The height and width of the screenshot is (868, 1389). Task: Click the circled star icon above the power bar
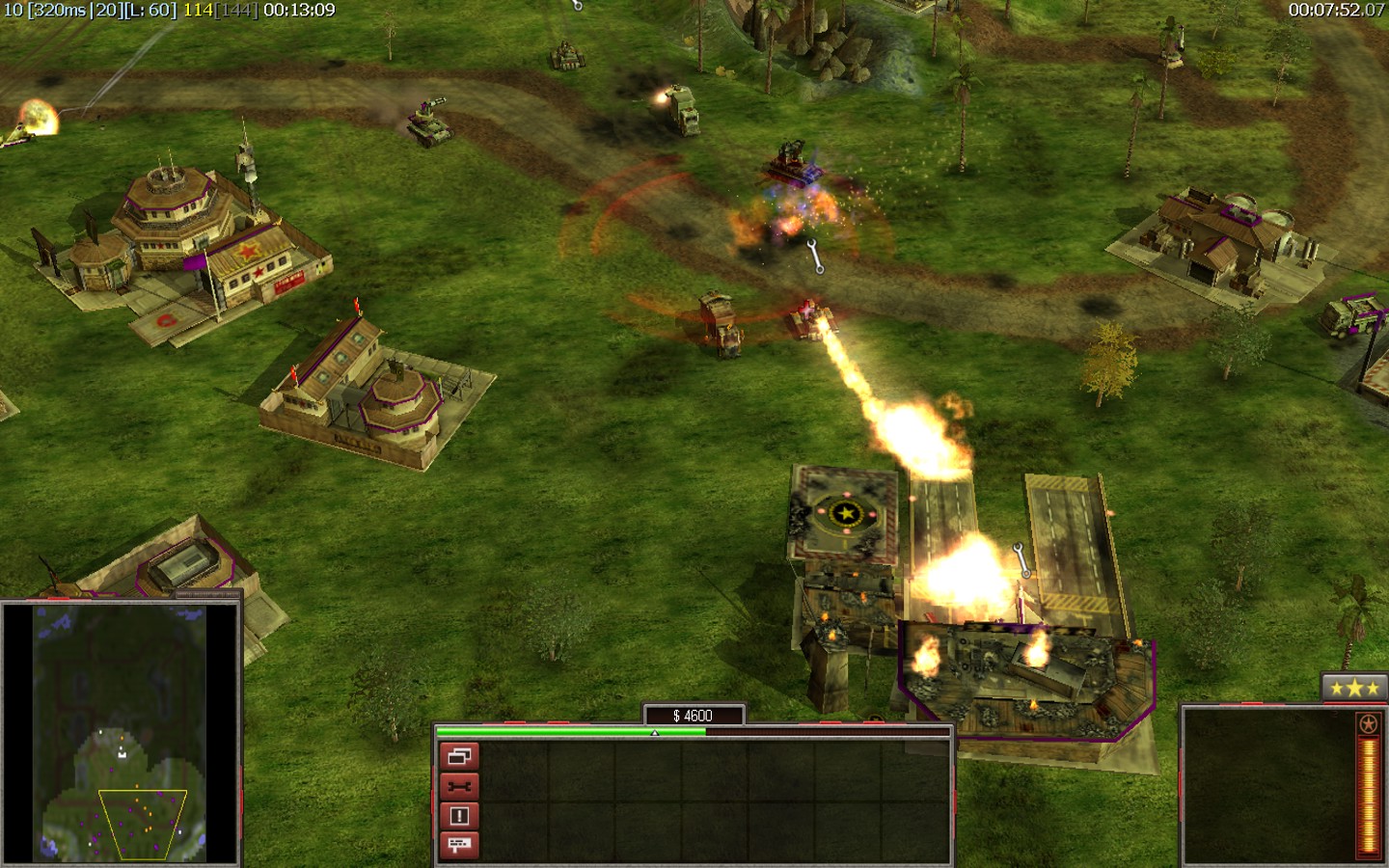tap(1368, 723)
